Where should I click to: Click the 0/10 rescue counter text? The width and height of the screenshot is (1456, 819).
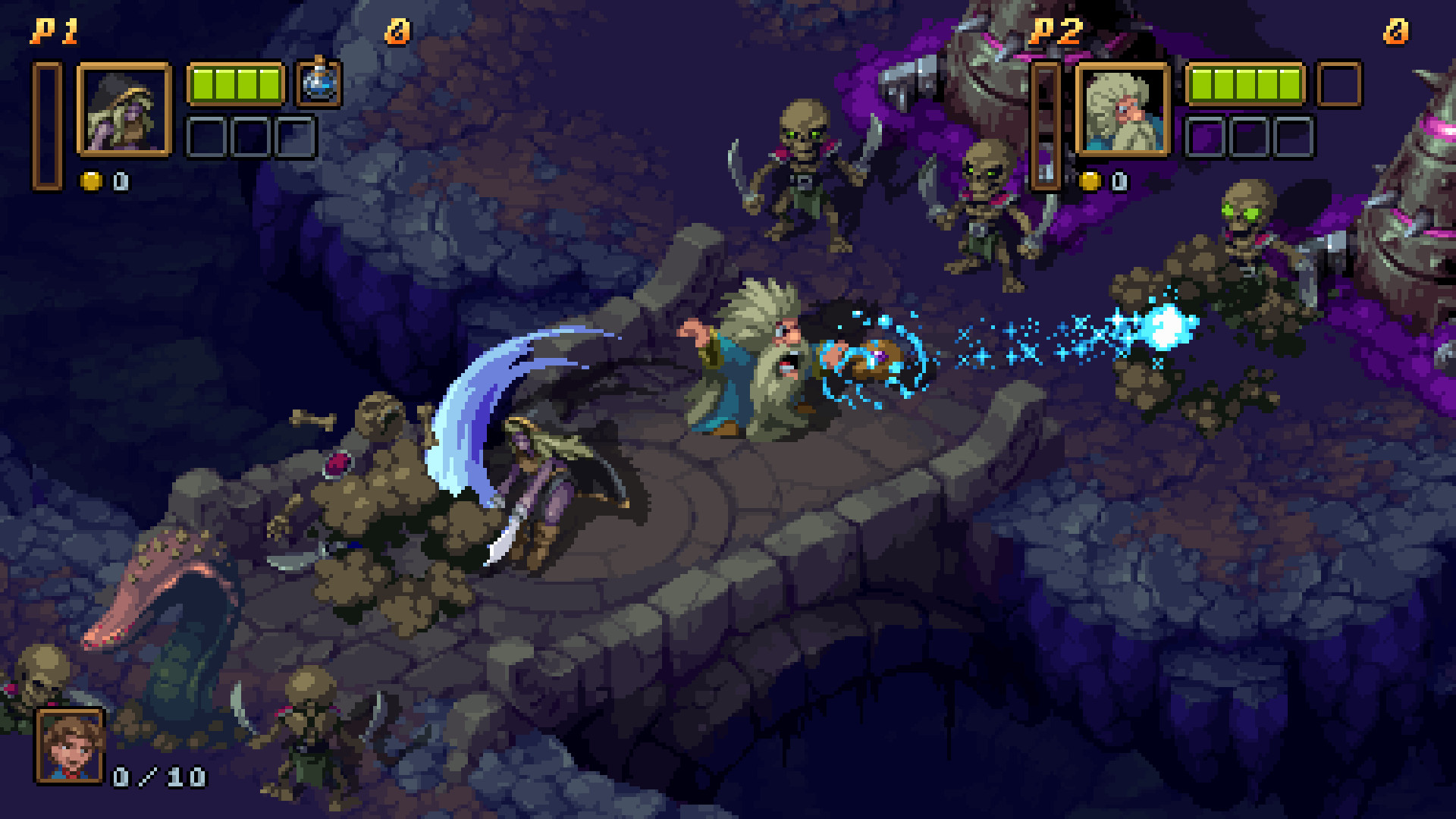pos(159,775)
